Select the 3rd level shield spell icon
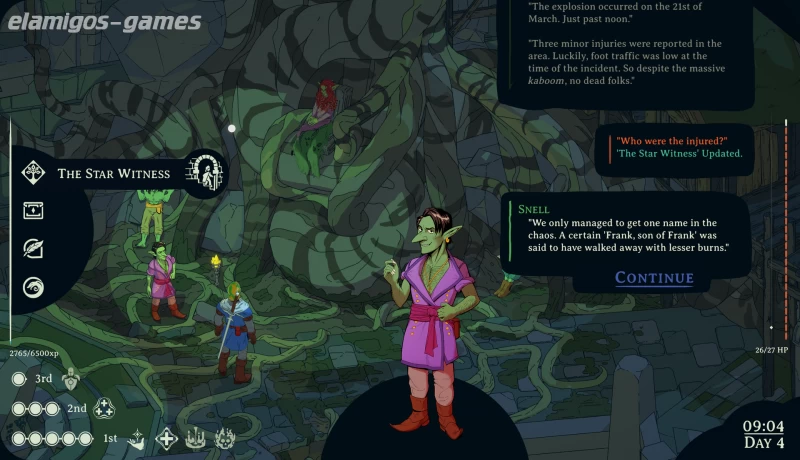The height and width of the screenshot is (460, 800). pyautogui.click(x=70, y=380)
